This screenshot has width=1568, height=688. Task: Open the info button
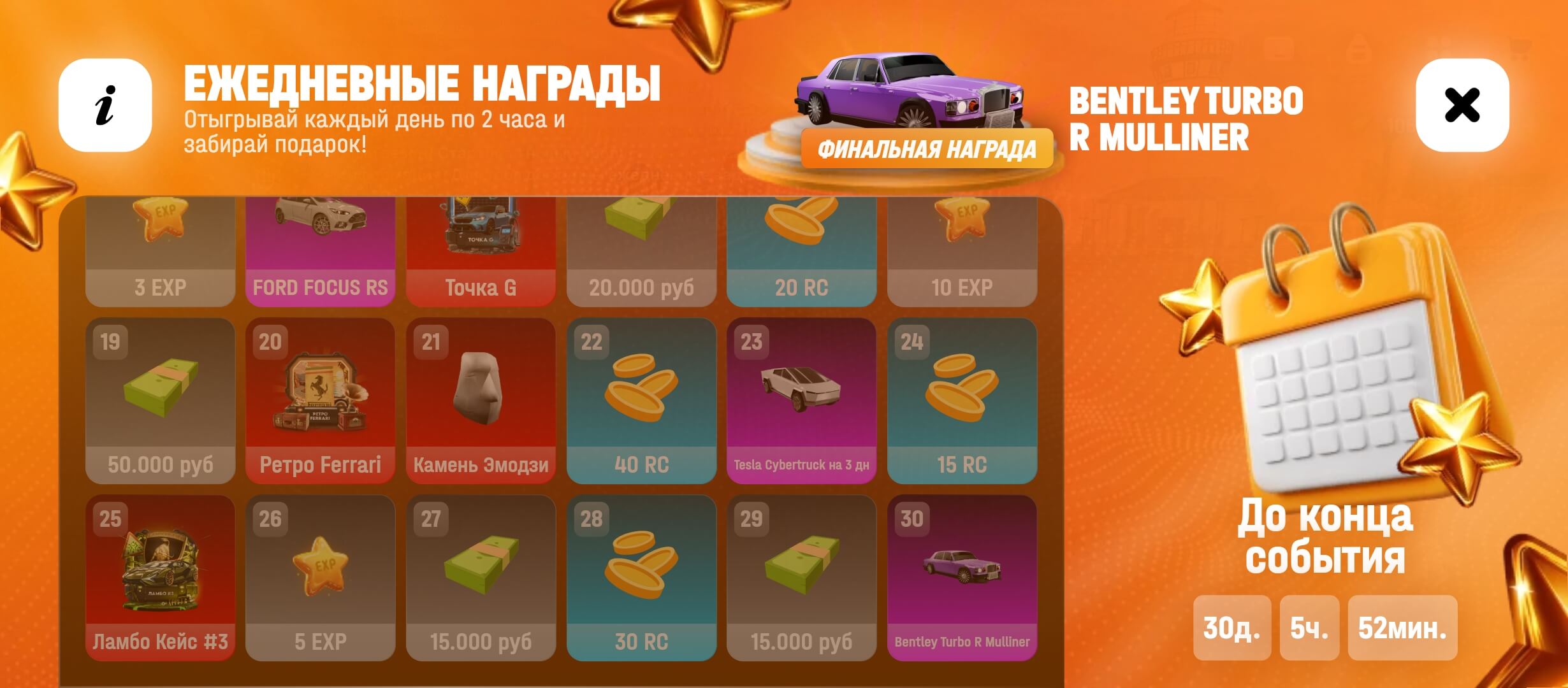[x=105, y=105]
